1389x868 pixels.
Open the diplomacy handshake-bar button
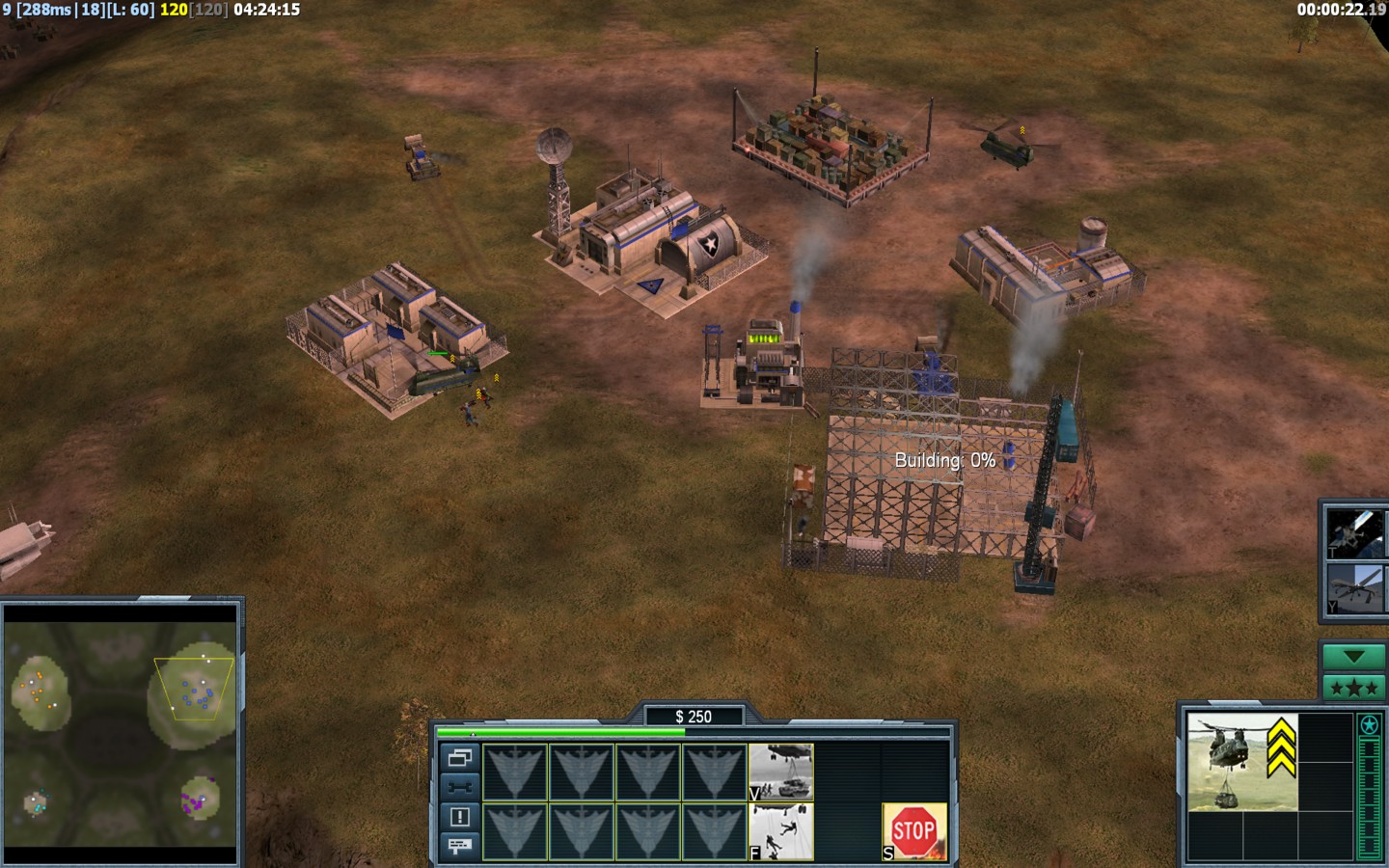click(459, 787)
